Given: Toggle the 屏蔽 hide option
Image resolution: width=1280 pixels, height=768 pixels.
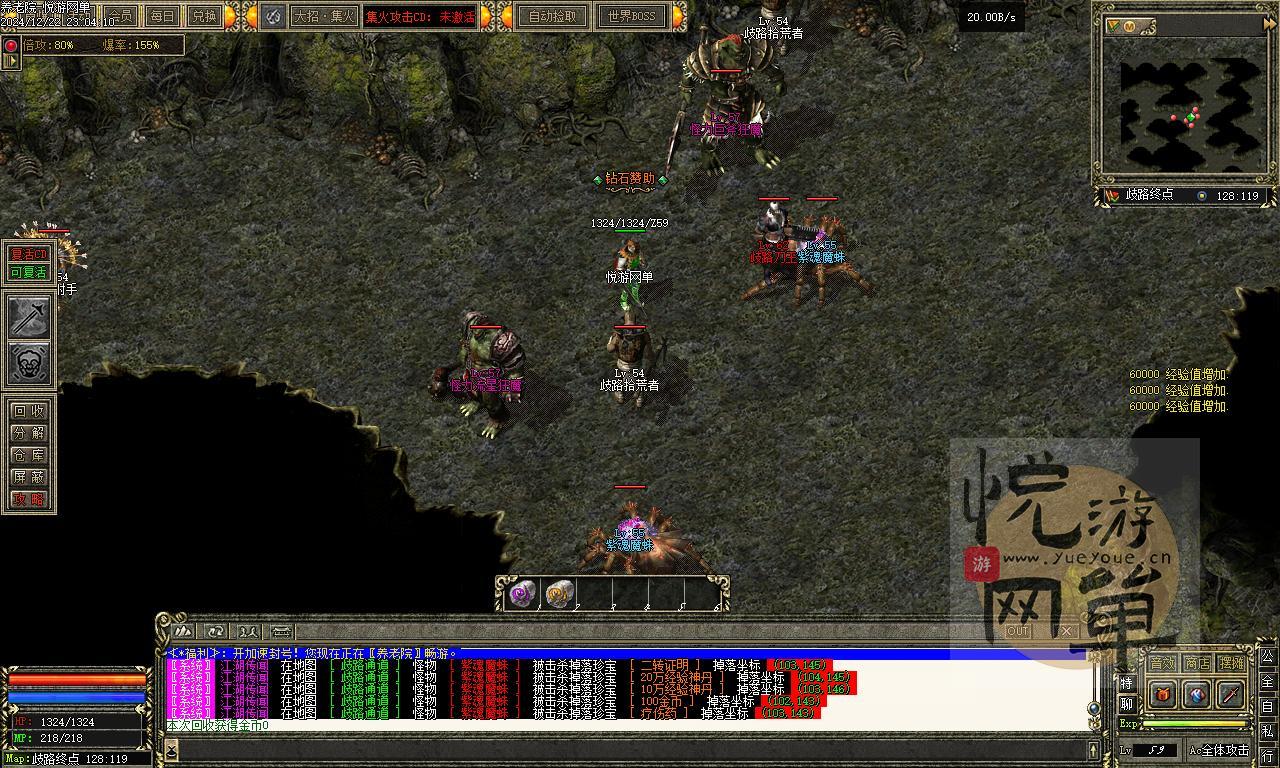Looking at the screenshot, I should tap(28, 477).
